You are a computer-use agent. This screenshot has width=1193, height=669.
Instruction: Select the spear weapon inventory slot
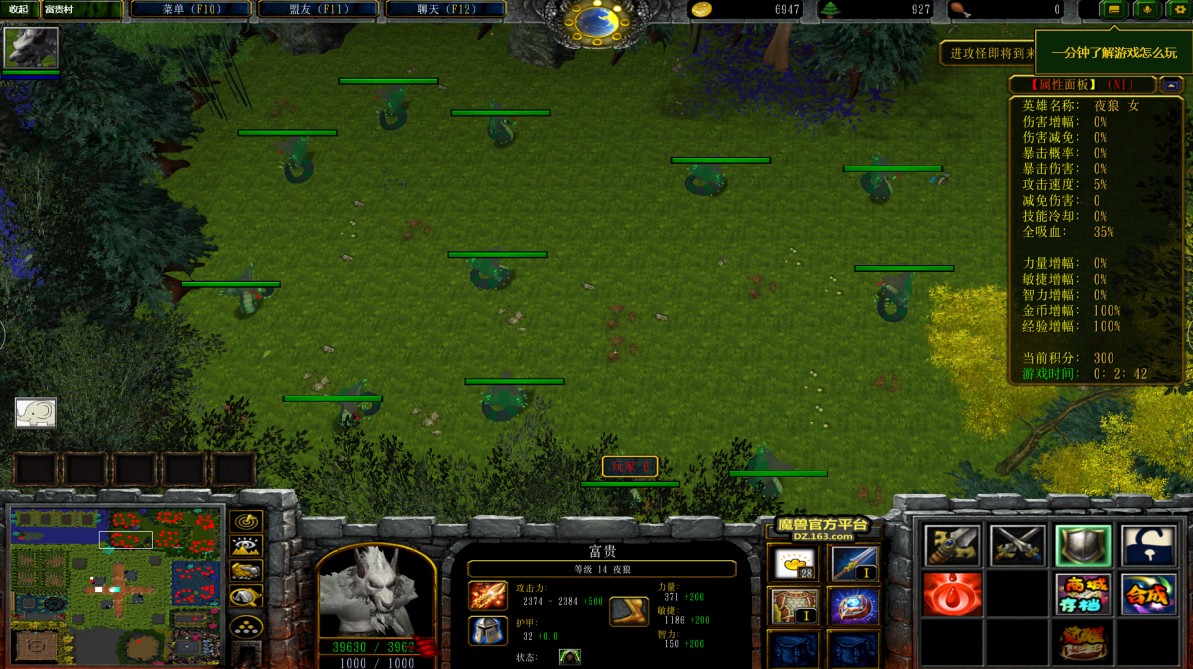click(854, 565)
